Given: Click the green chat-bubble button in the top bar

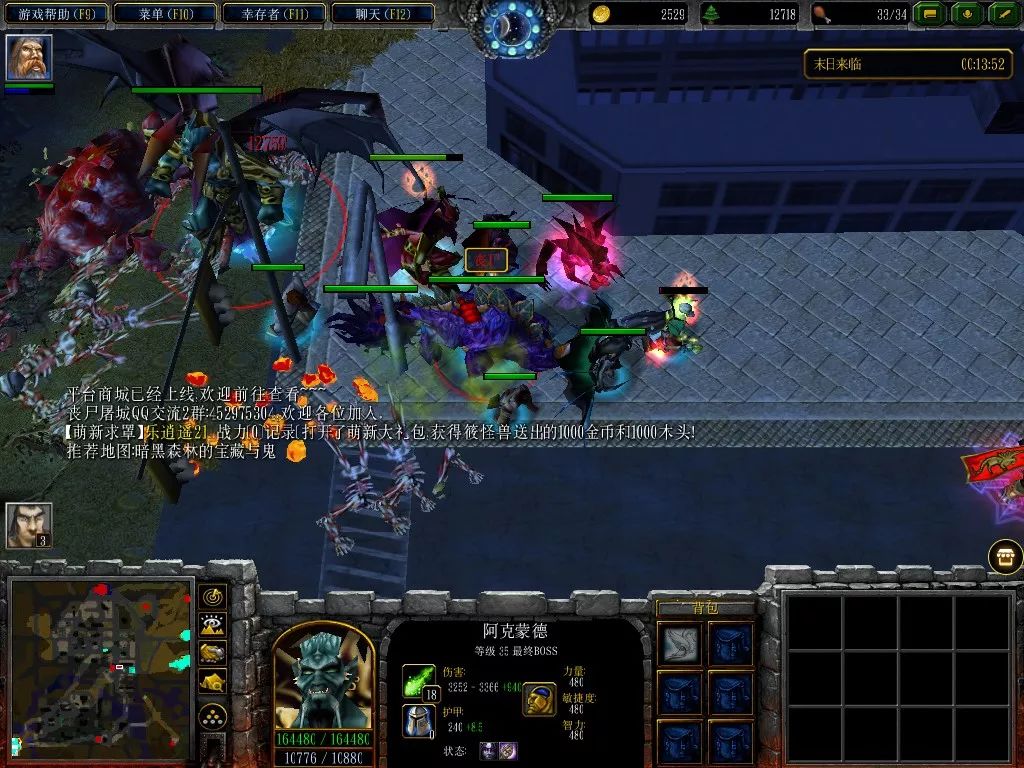Looking at the screenshot, I should [931, 14].
